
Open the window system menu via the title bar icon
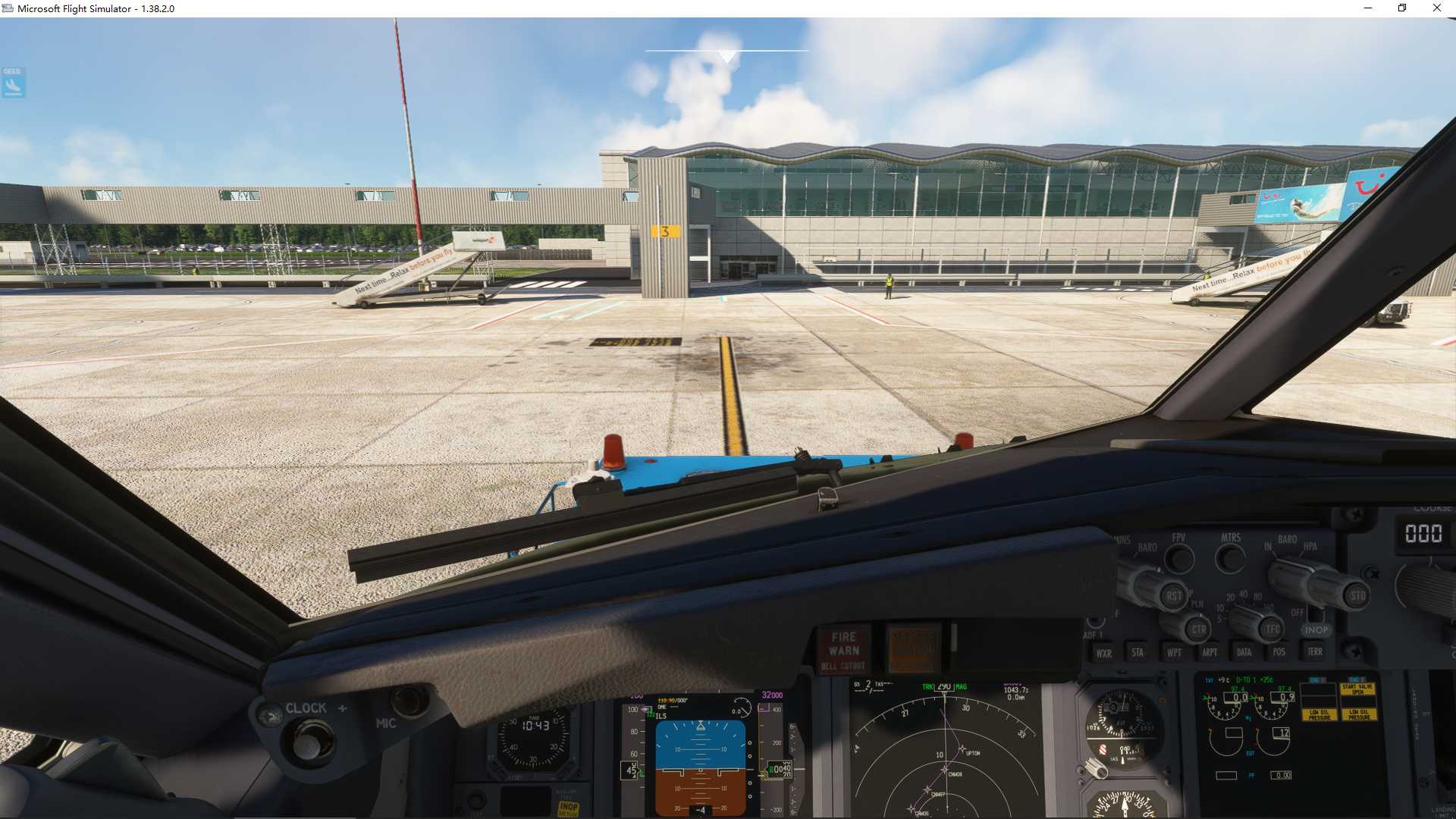click(x=8, y=8)
